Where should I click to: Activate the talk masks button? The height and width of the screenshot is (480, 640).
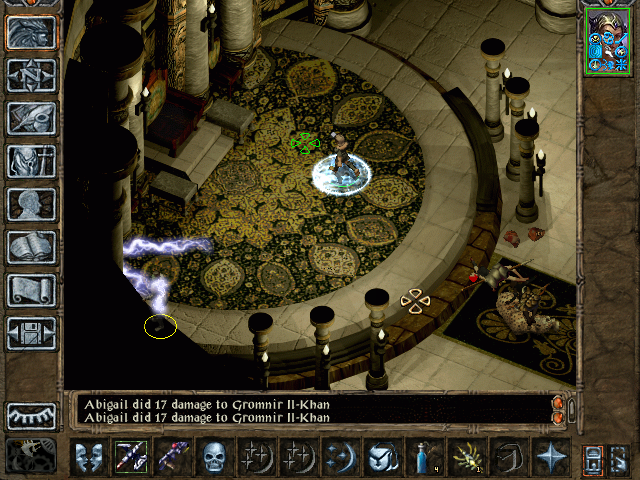click(x=88, y=457)
